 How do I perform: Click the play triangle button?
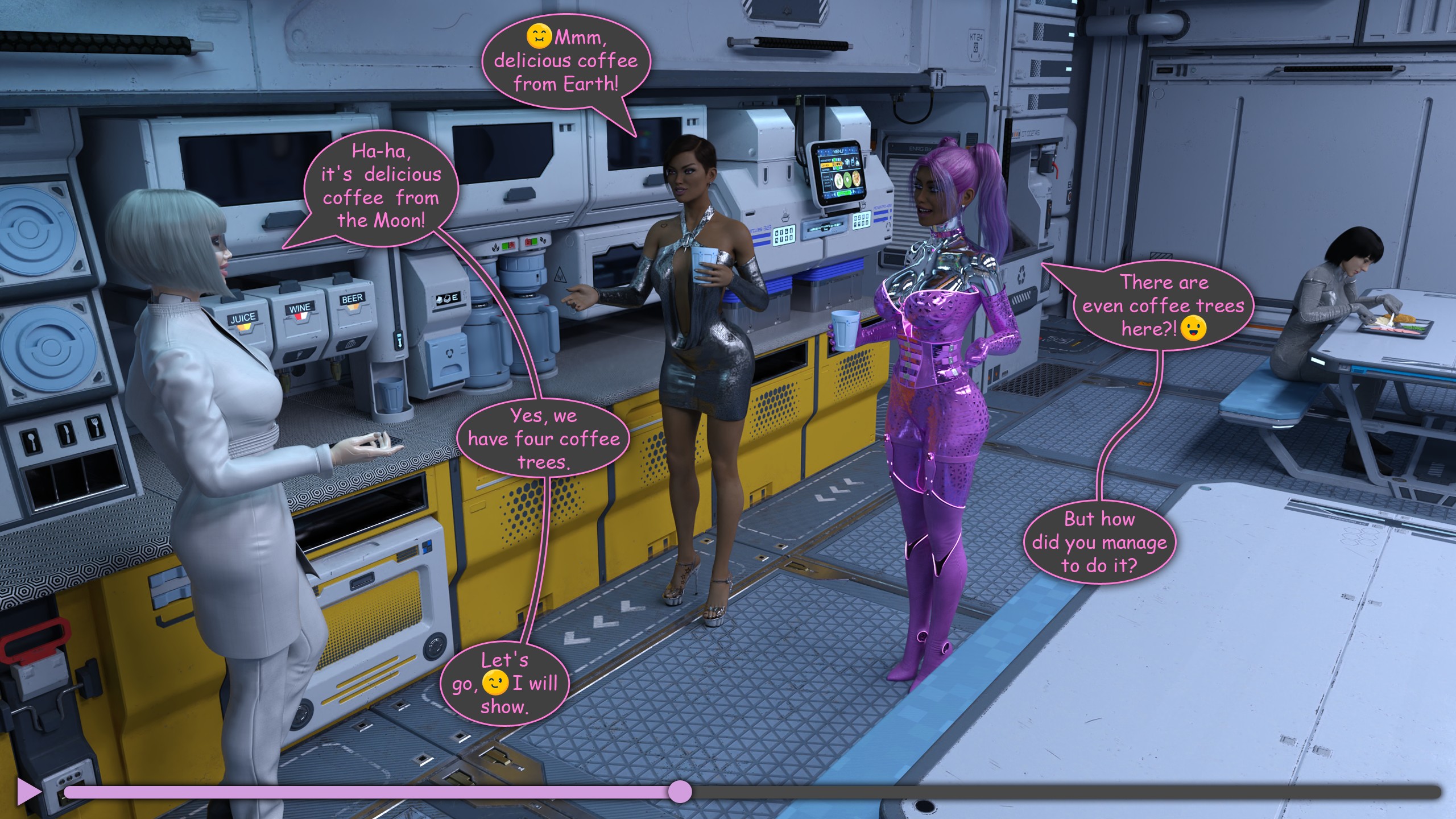click(28, 792)
